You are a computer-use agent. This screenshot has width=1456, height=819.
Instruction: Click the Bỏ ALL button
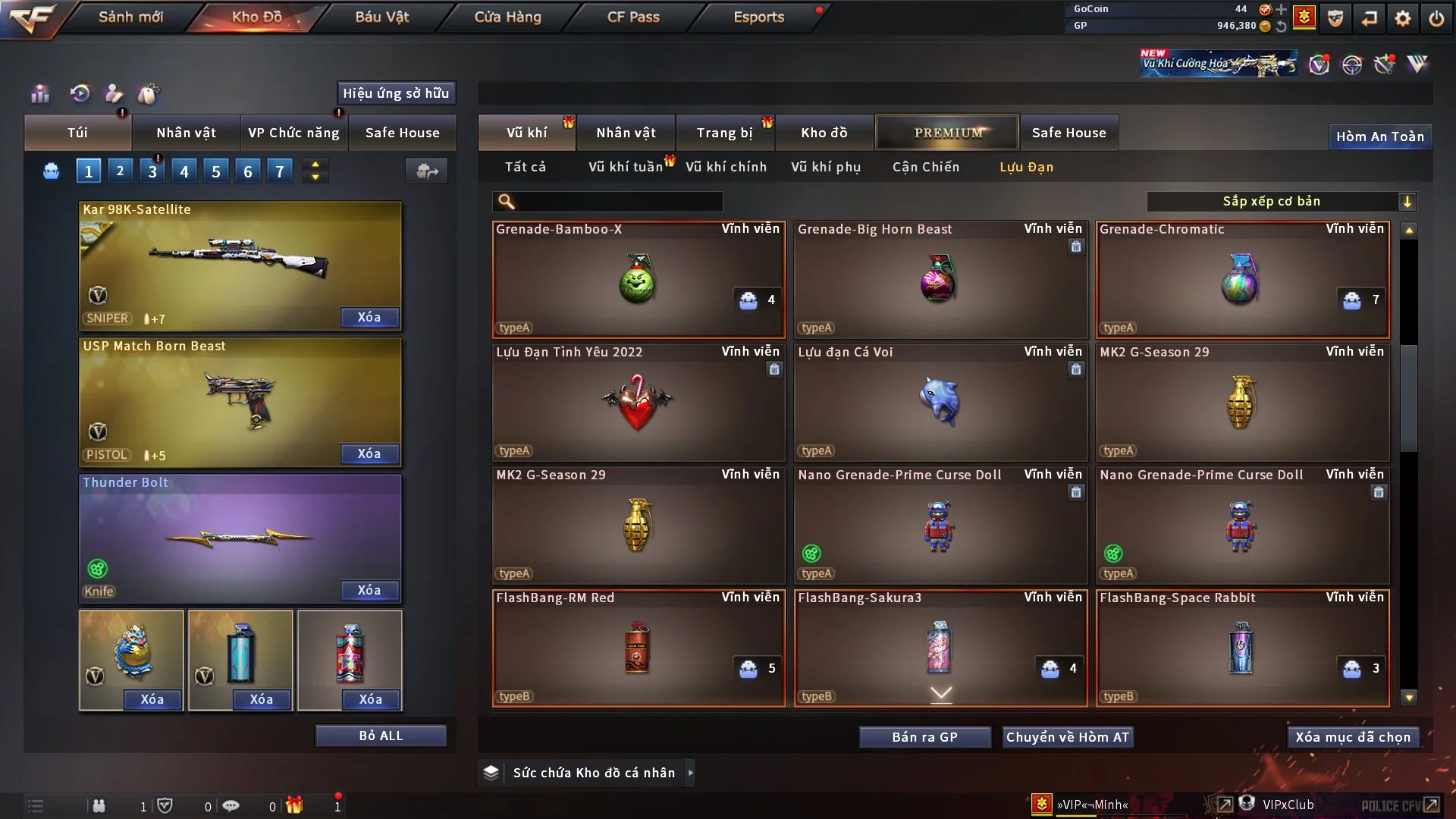click(x=381, y=736)
